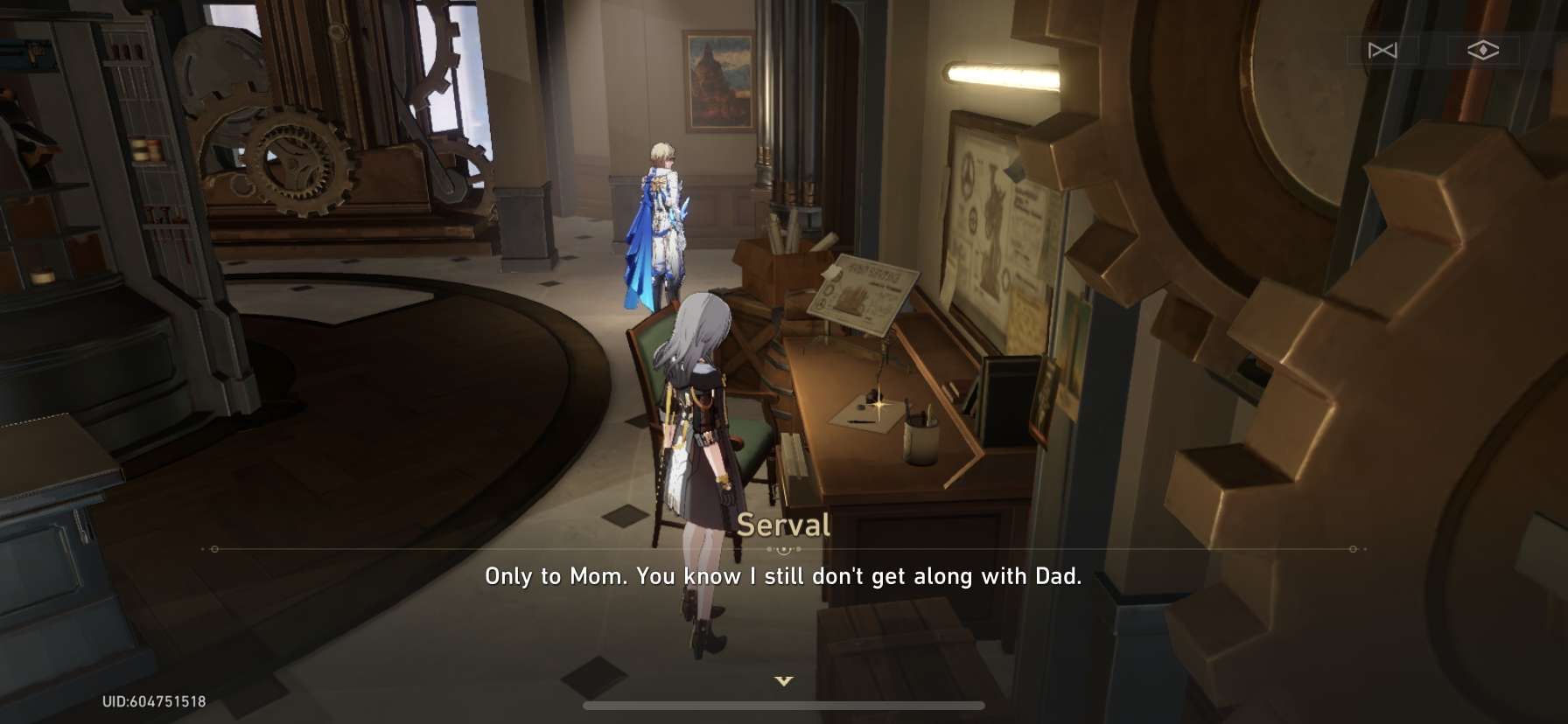Screen dimensions: 1568x724
Task: Select the speaker name Serval
Action: click(x=786, y=526)
